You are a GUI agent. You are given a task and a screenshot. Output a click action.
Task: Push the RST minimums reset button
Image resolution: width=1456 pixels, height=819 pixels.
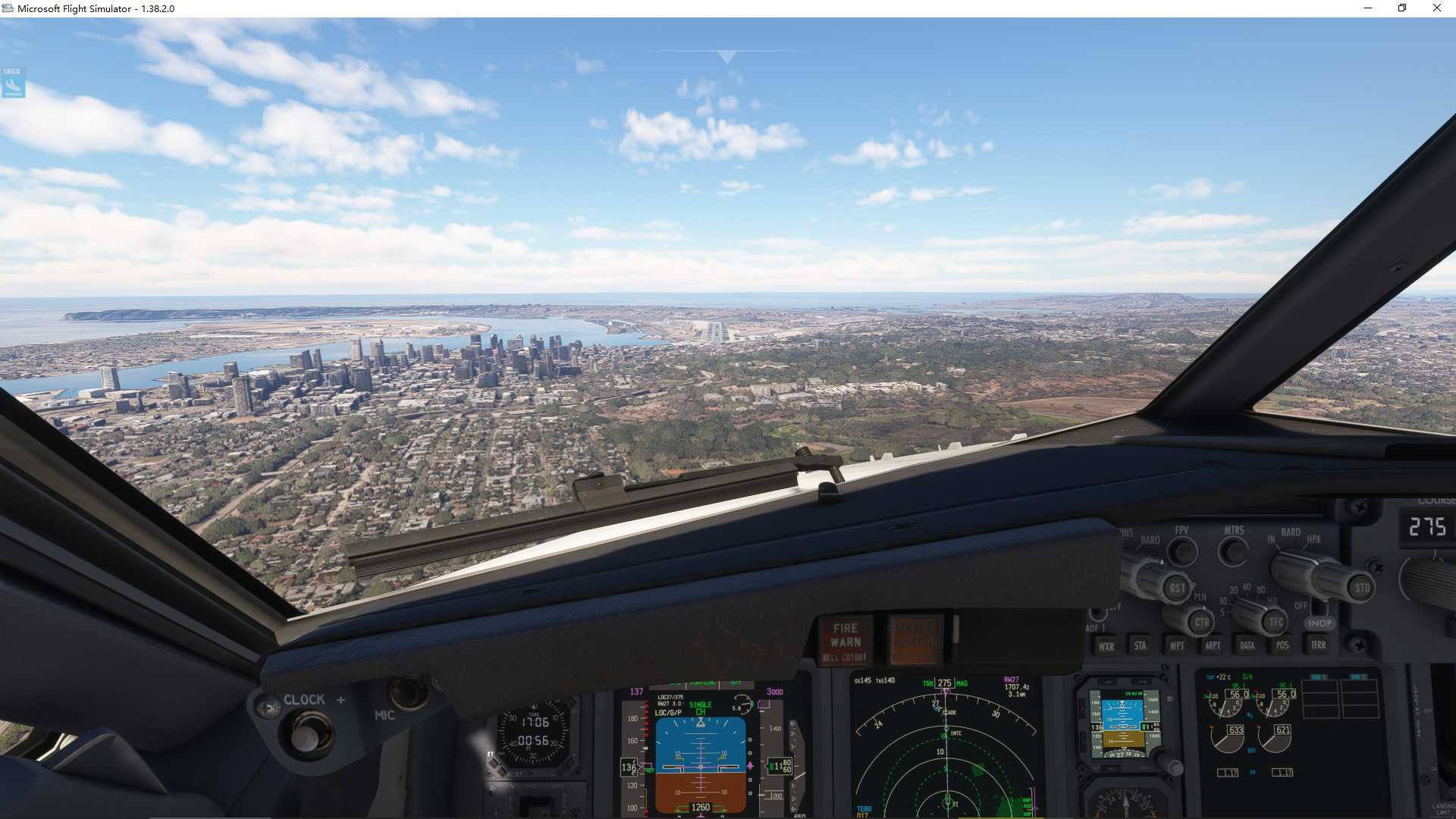click(1177, 588)
